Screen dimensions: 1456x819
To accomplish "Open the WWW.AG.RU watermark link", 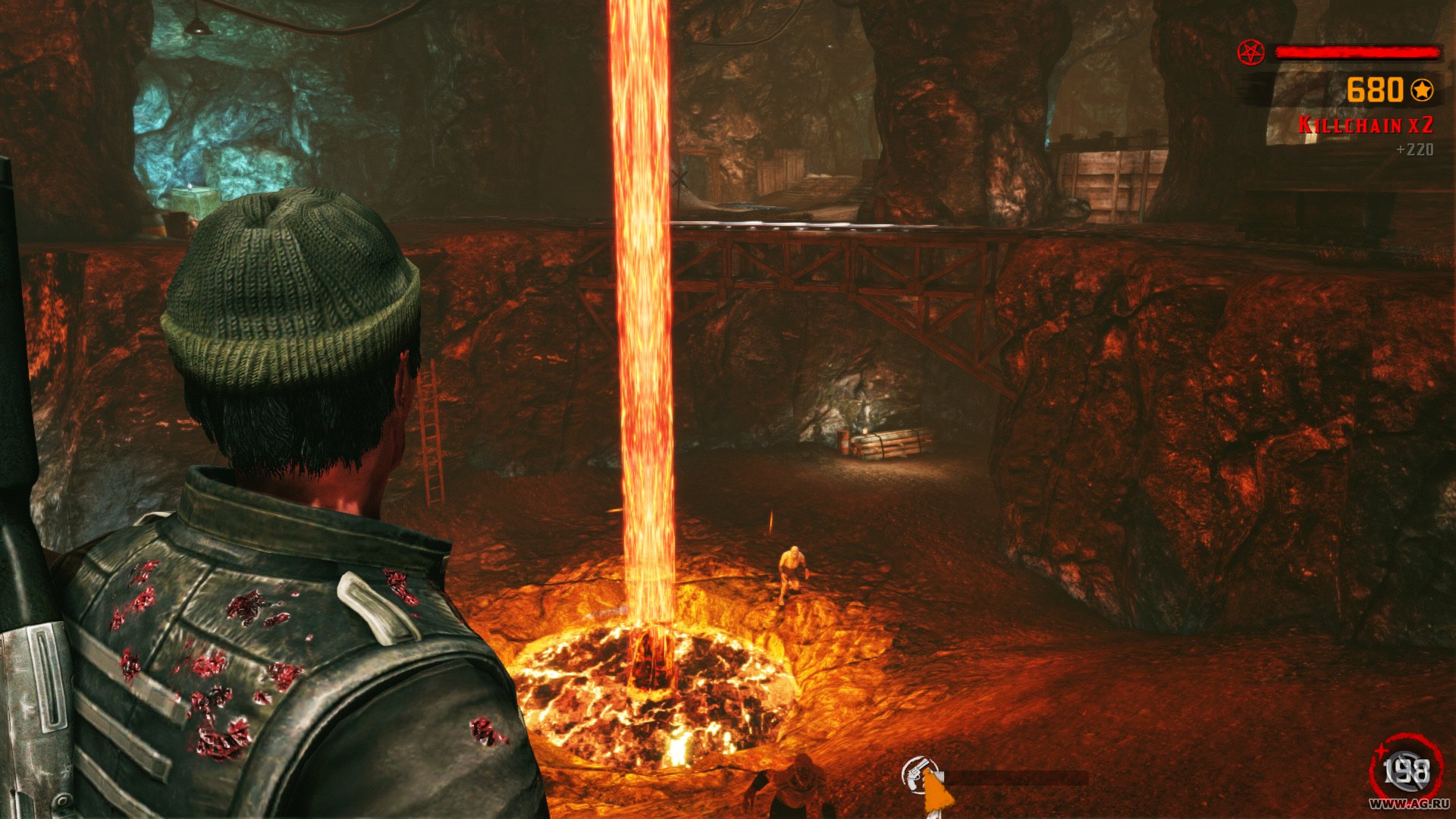I will [1409, 804].
